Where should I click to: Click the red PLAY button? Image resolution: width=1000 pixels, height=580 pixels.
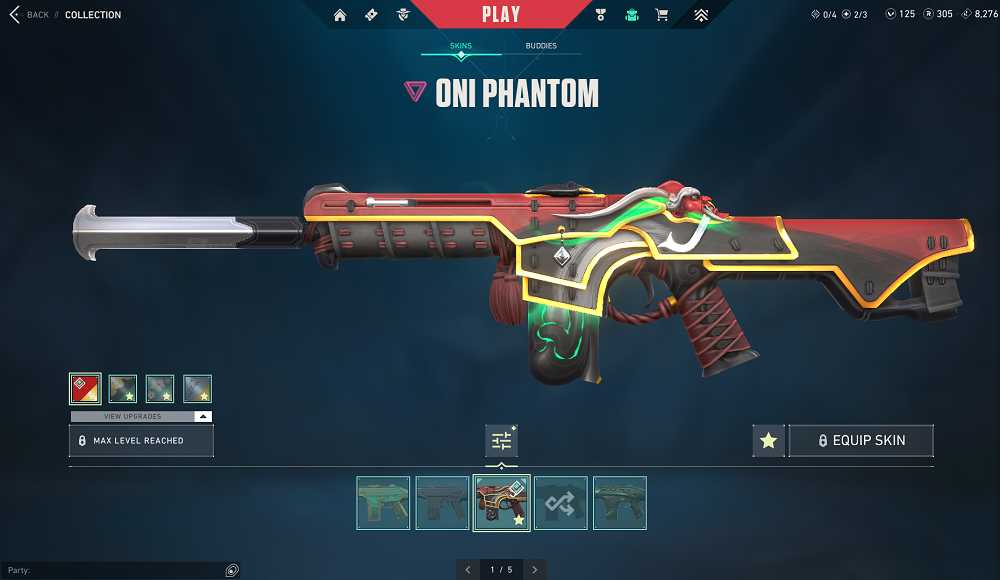point(500,14)
